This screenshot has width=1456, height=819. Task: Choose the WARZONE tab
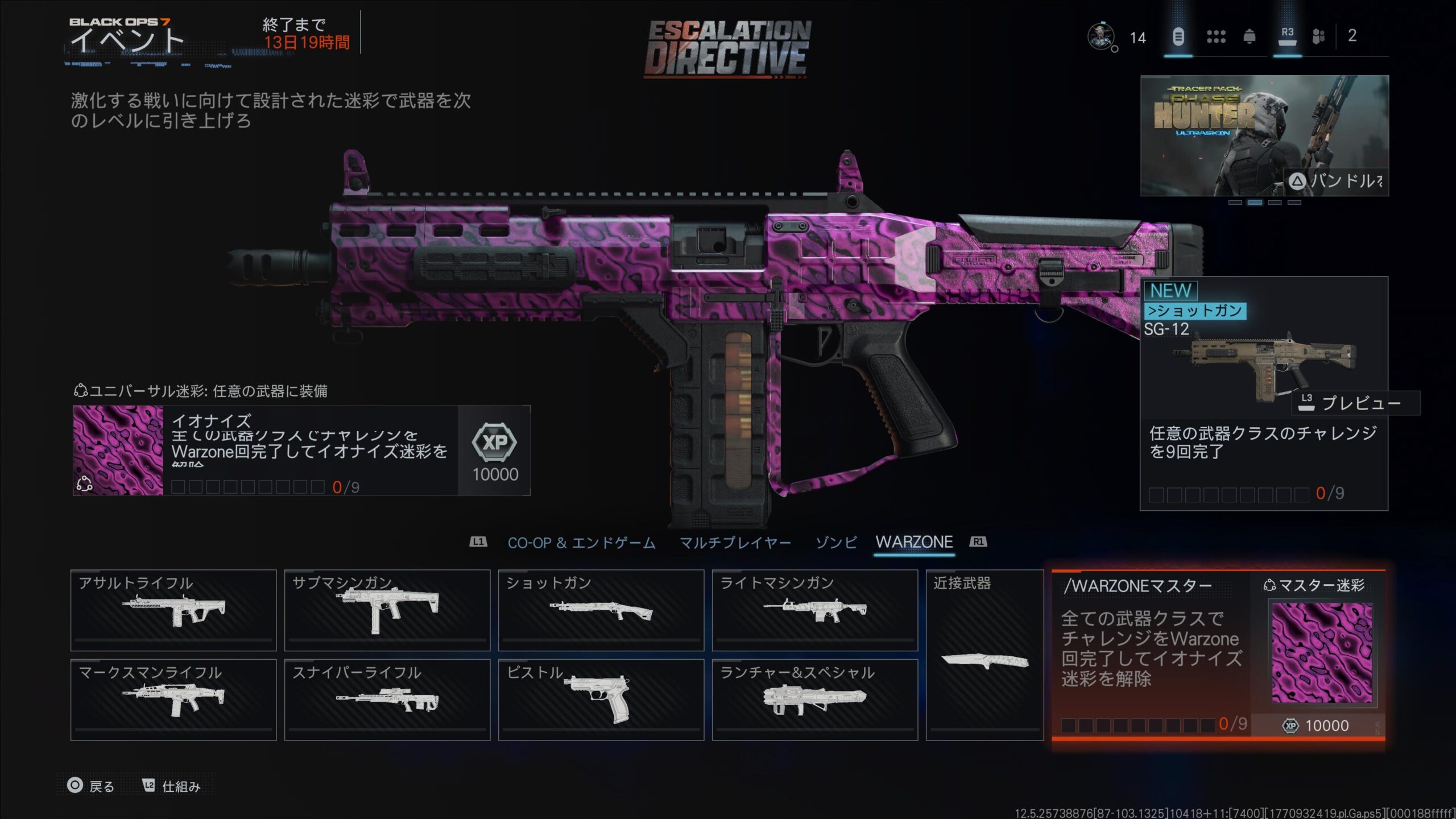[914, 543]
